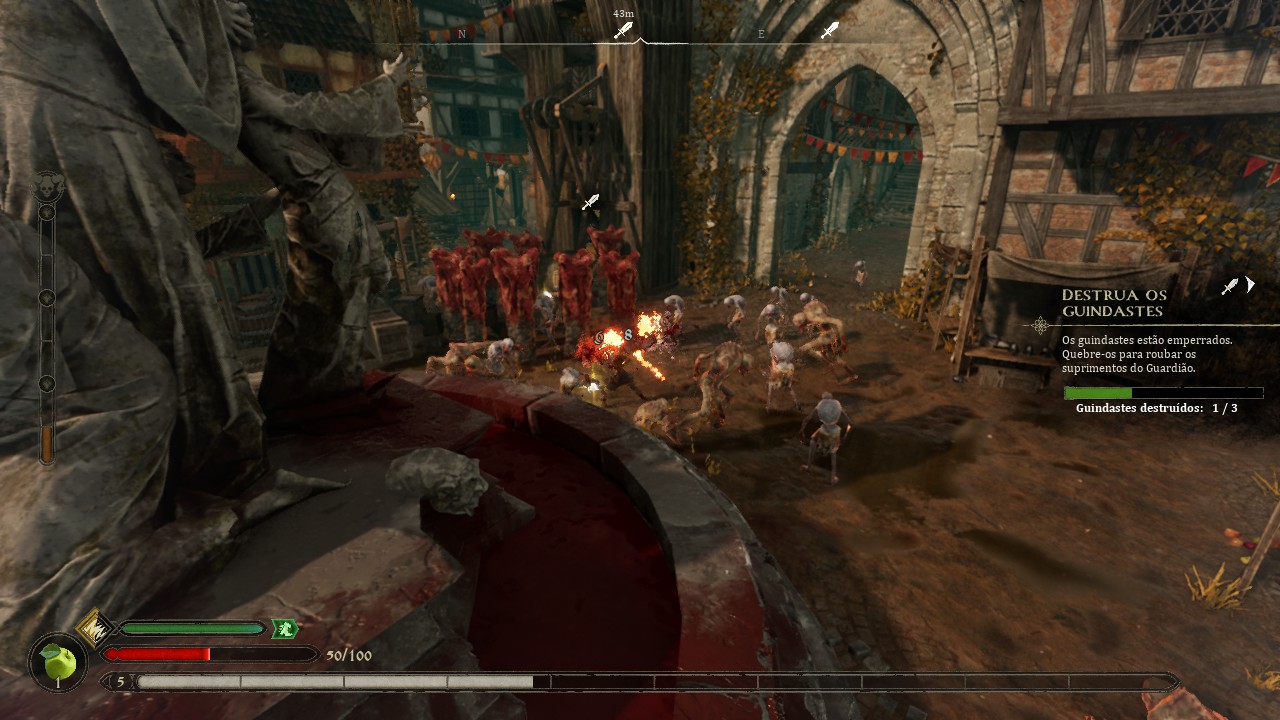Click the sword marker past the E heading
Viewport: 1280px width, 720px height.
click(x=829, y=31)
